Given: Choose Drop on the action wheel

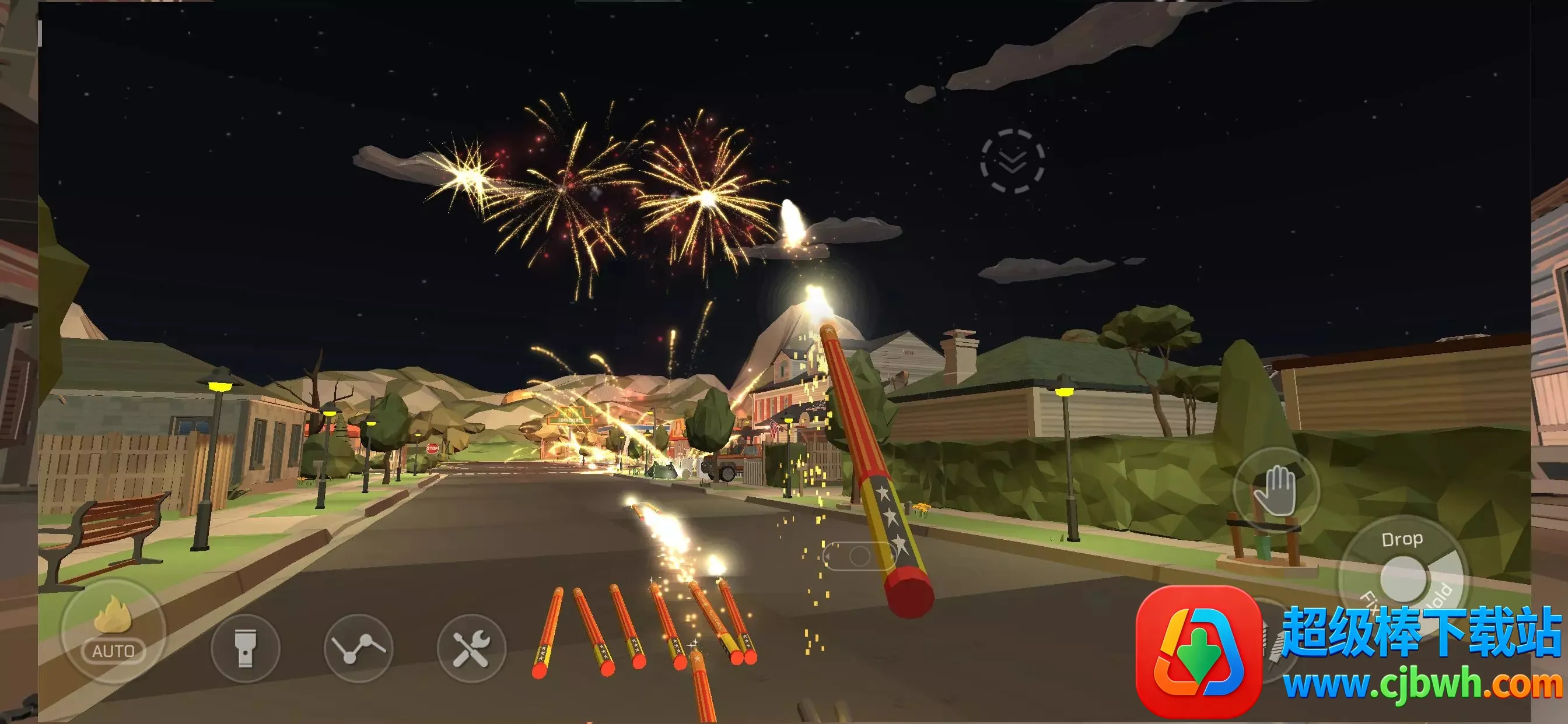Looking at the screenshot, I should tap(1402, 540).
